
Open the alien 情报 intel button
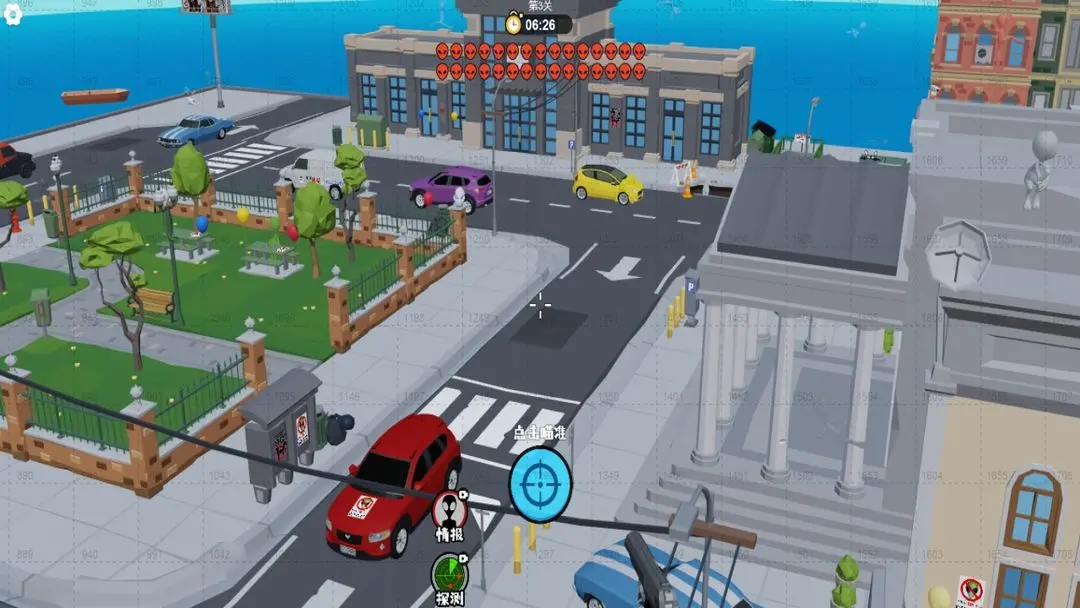[x=449, y=510]
